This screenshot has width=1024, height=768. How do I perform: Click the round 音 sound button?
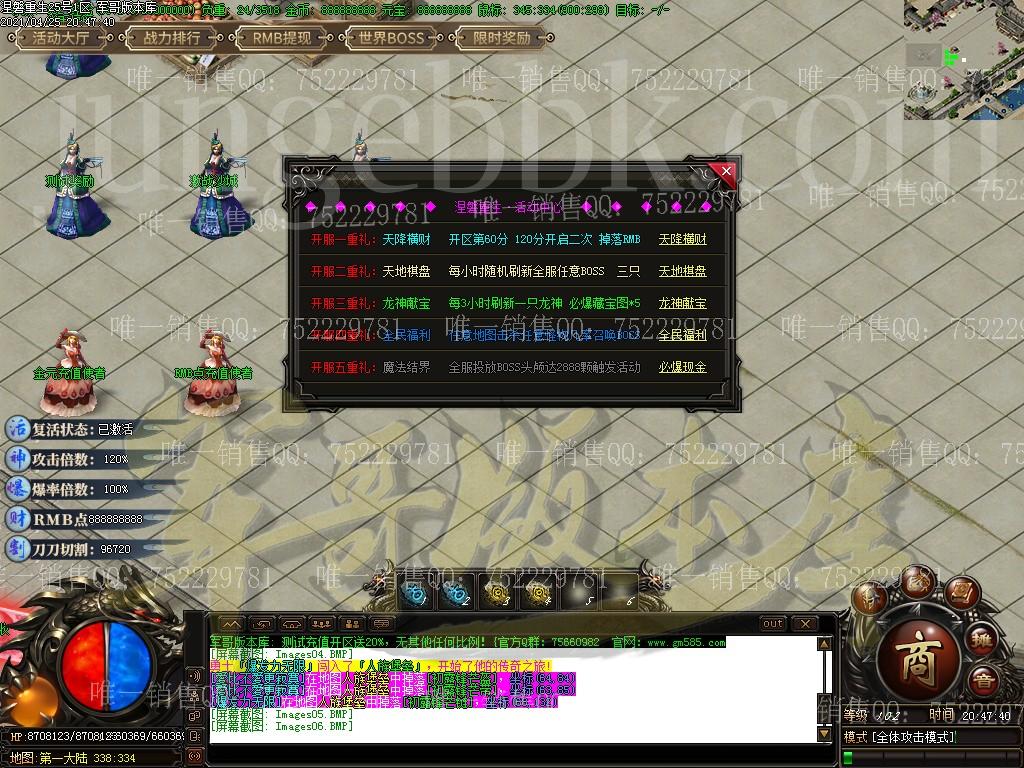pyautogui.click(x=984, y=681)
